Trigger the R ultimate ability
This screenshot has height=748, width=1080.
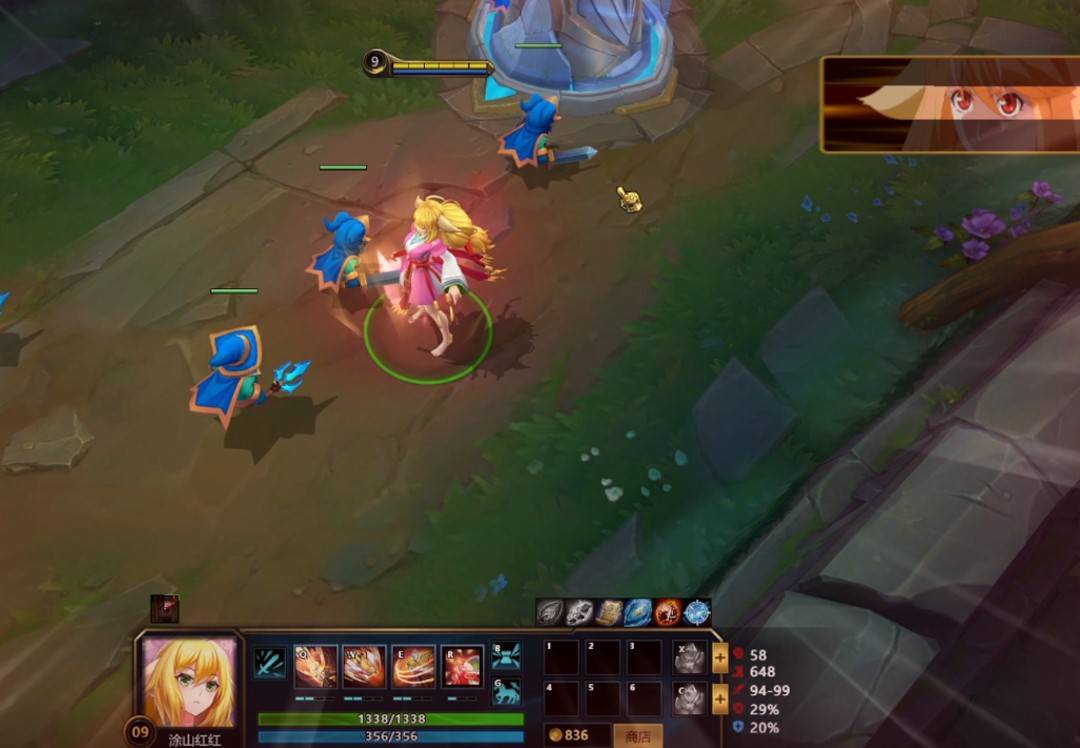coord(462,666)
